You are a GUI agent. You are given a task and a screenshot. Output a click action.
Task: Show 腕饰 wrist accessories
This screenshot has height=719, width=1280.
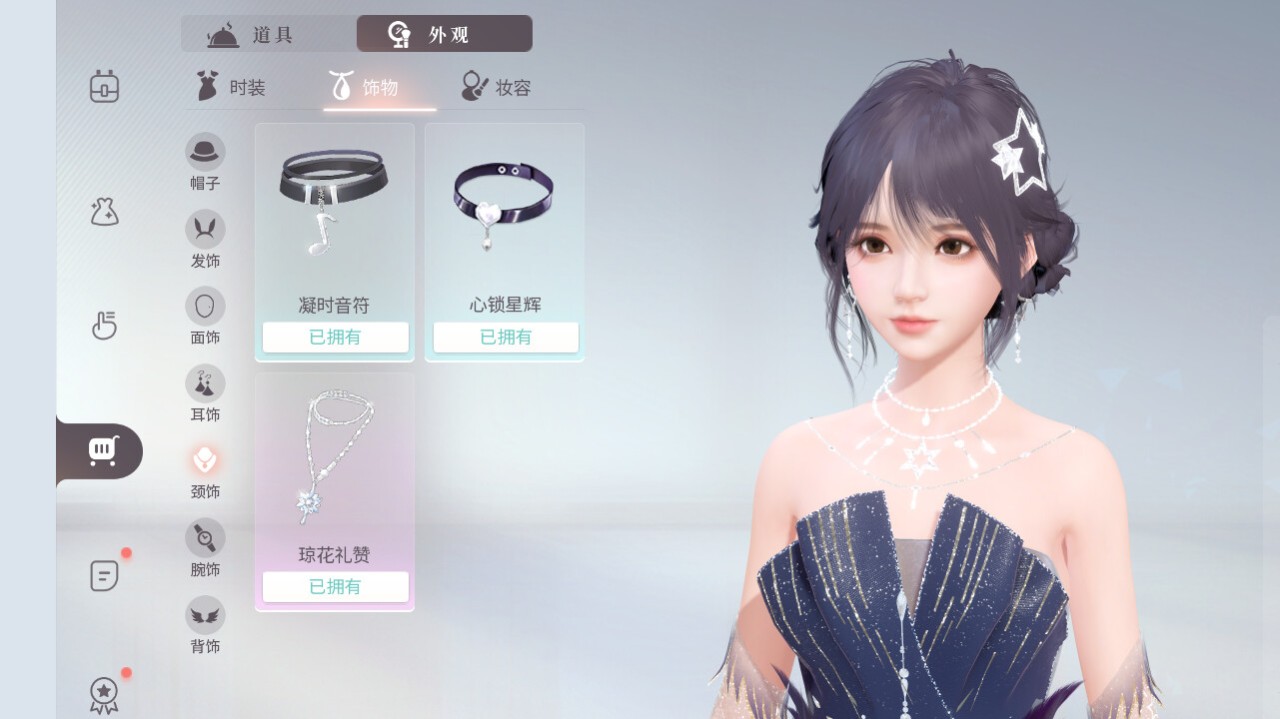tap(205, 548)
